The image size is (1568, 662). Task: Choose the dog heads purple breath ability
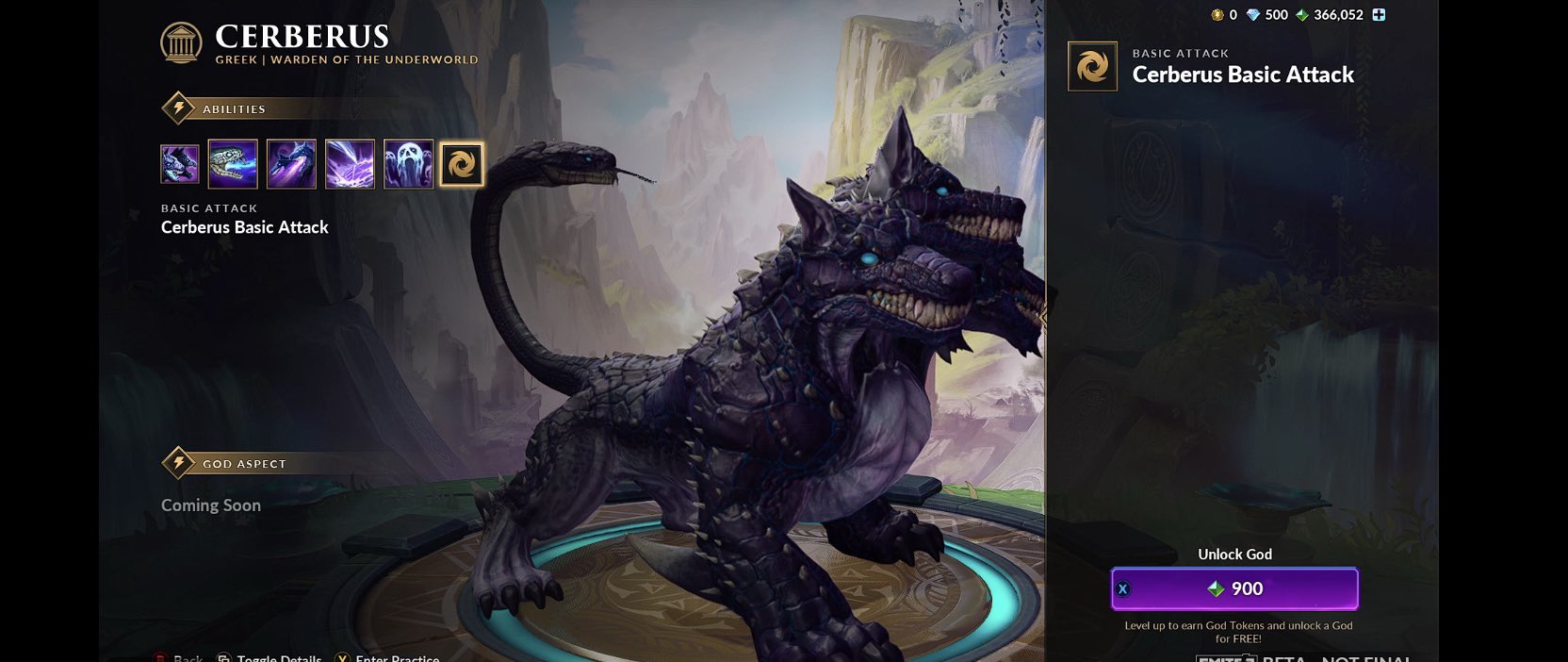[x=291, y=164]
